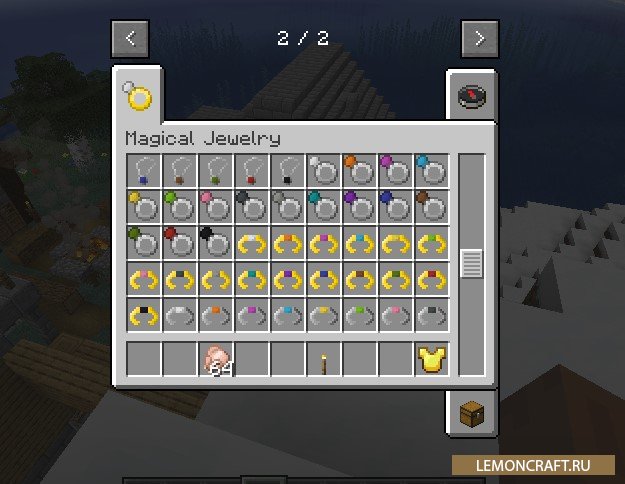
Task: Switch to the chest survival inventory tab
Action: pyautogui.click(x=471, y=413)
